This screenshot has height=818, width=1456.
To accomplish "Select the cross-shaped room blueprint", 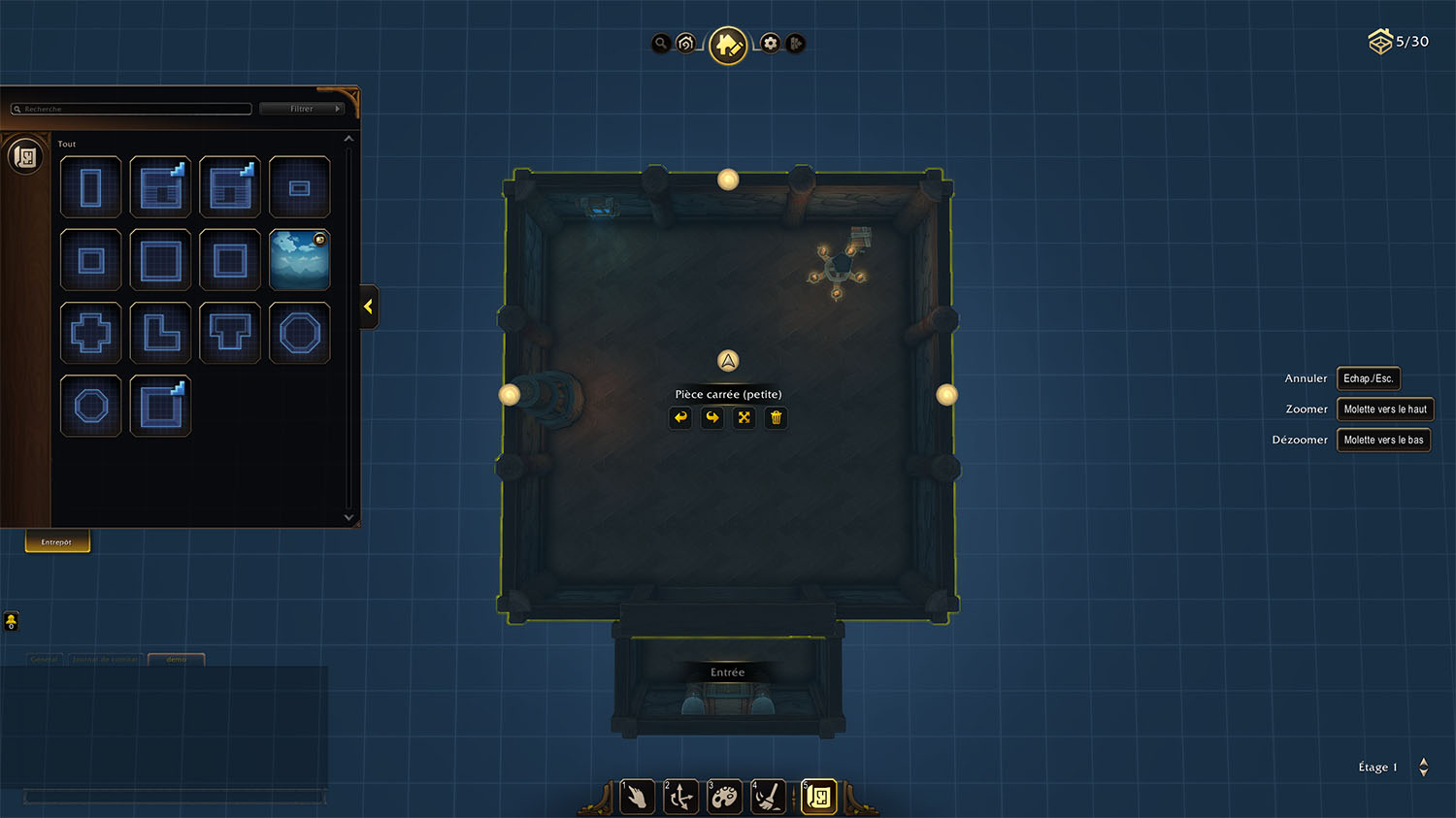I will click(91, 333).
